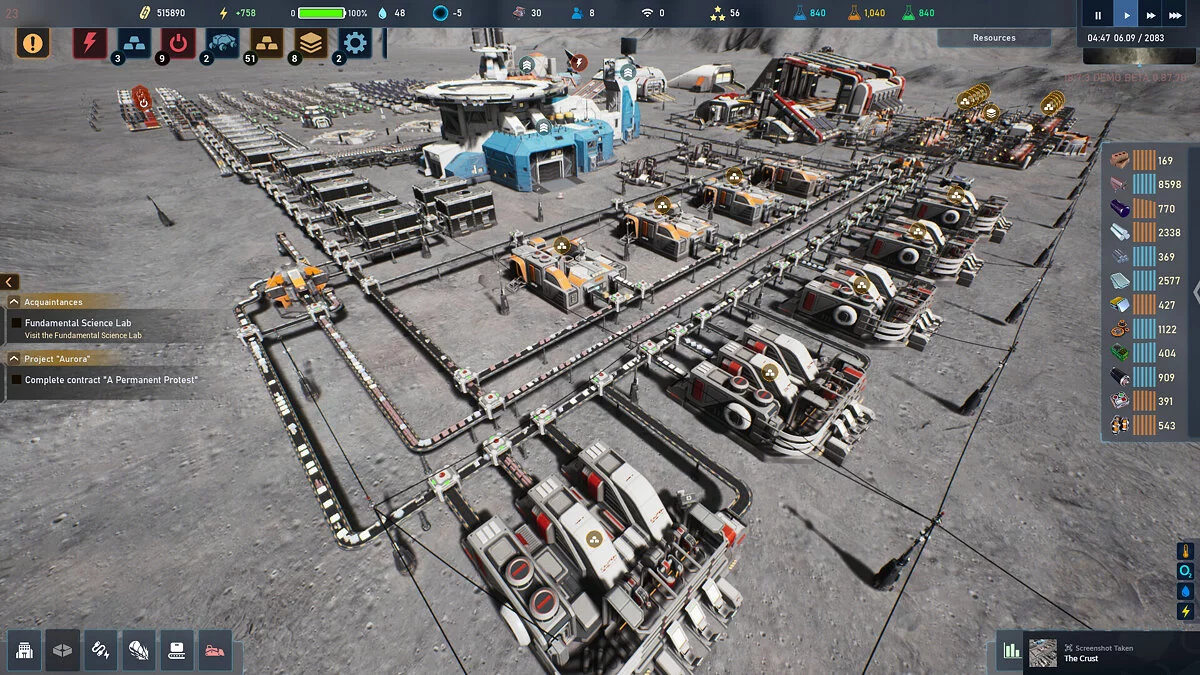Select the "A Permanent Protest" contract objective
The height and width of the screenshot is (675, 1200).
[x=111, y=380]
